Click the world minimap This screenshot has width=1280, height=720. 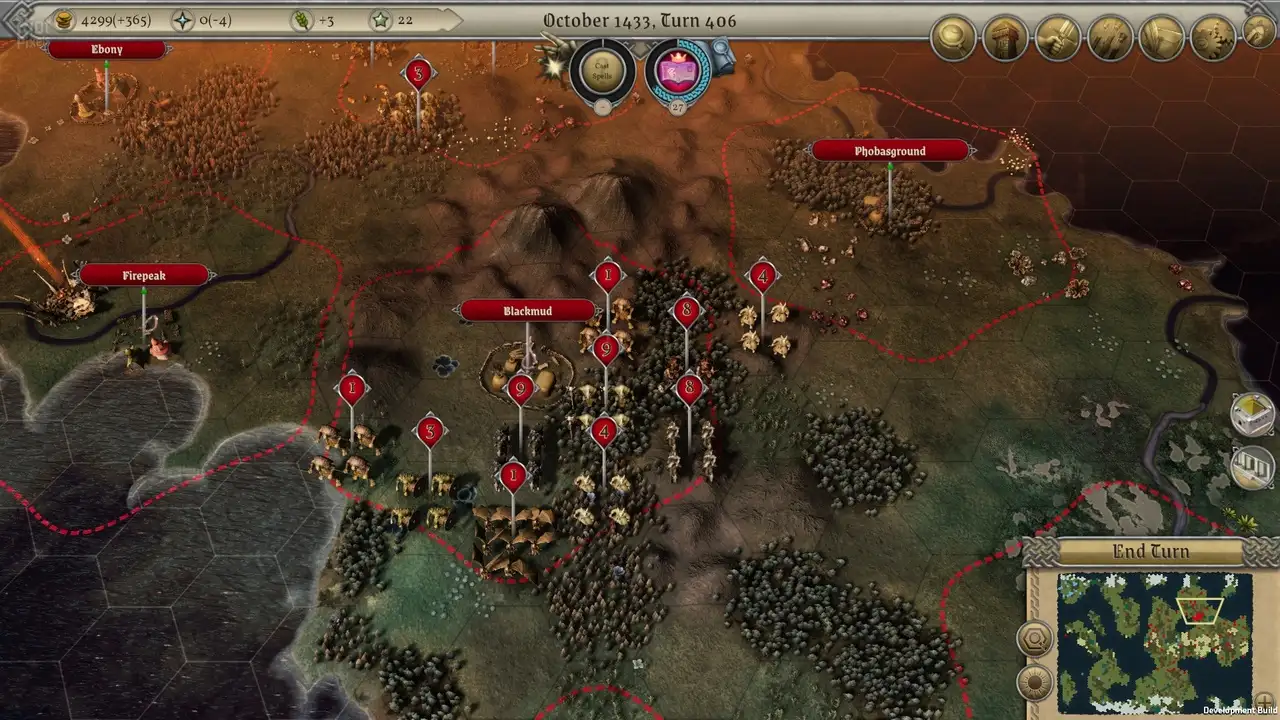coord(1154,640)
